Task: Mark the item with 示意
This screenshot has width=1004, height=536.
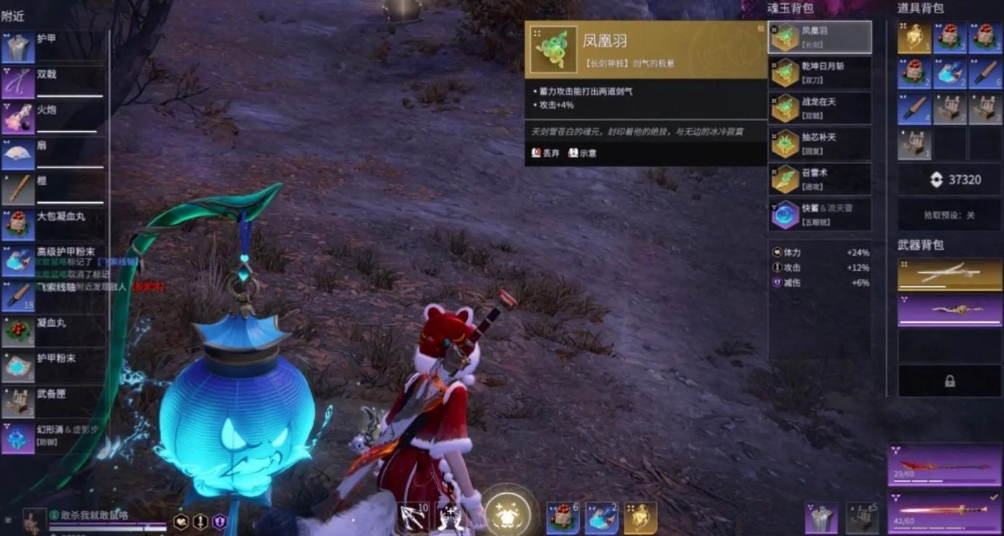Action: [x=583, y=153]
